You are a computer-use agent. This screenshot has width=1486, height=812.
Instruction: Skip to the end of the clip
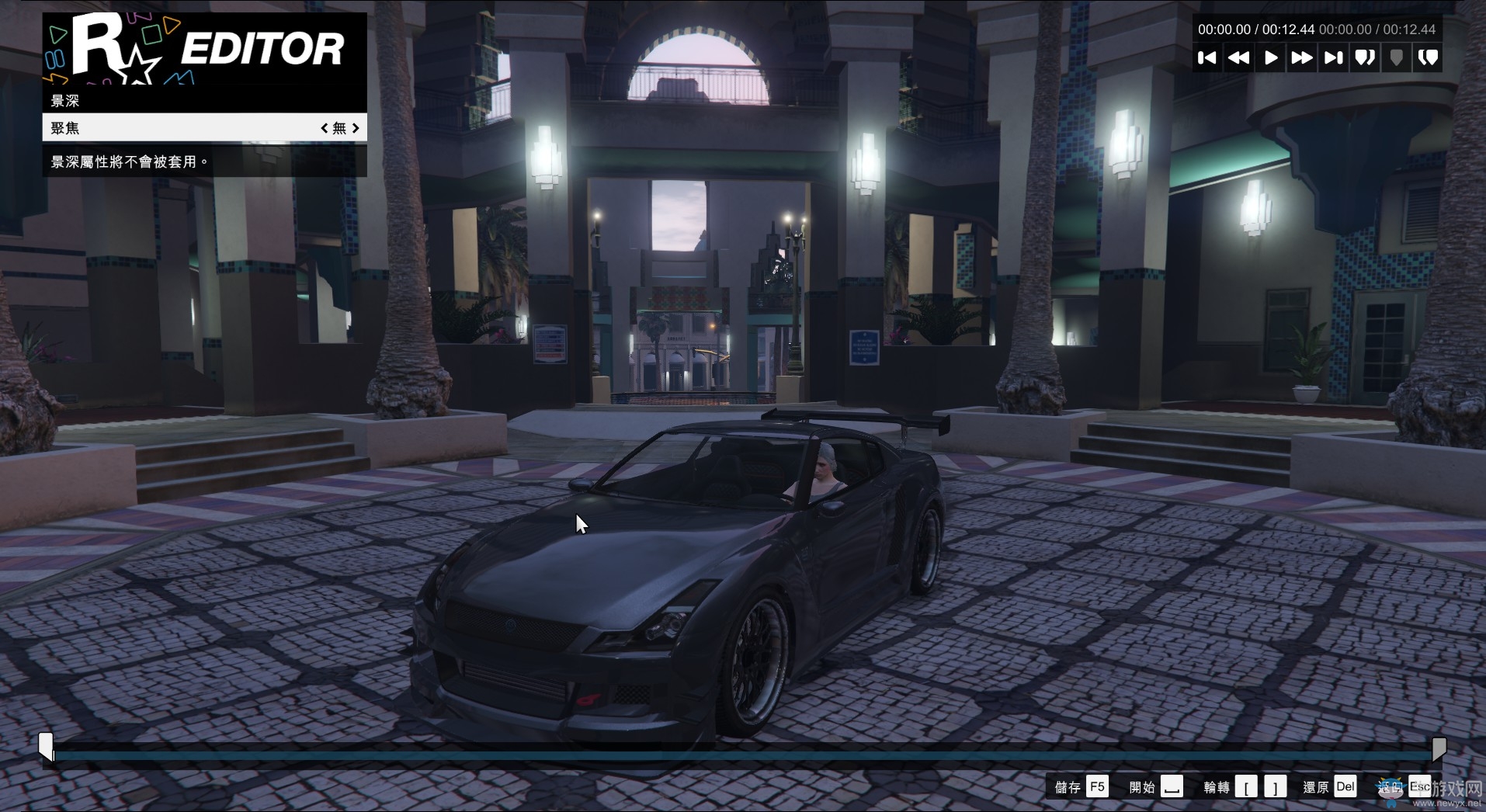point(1333,57)
